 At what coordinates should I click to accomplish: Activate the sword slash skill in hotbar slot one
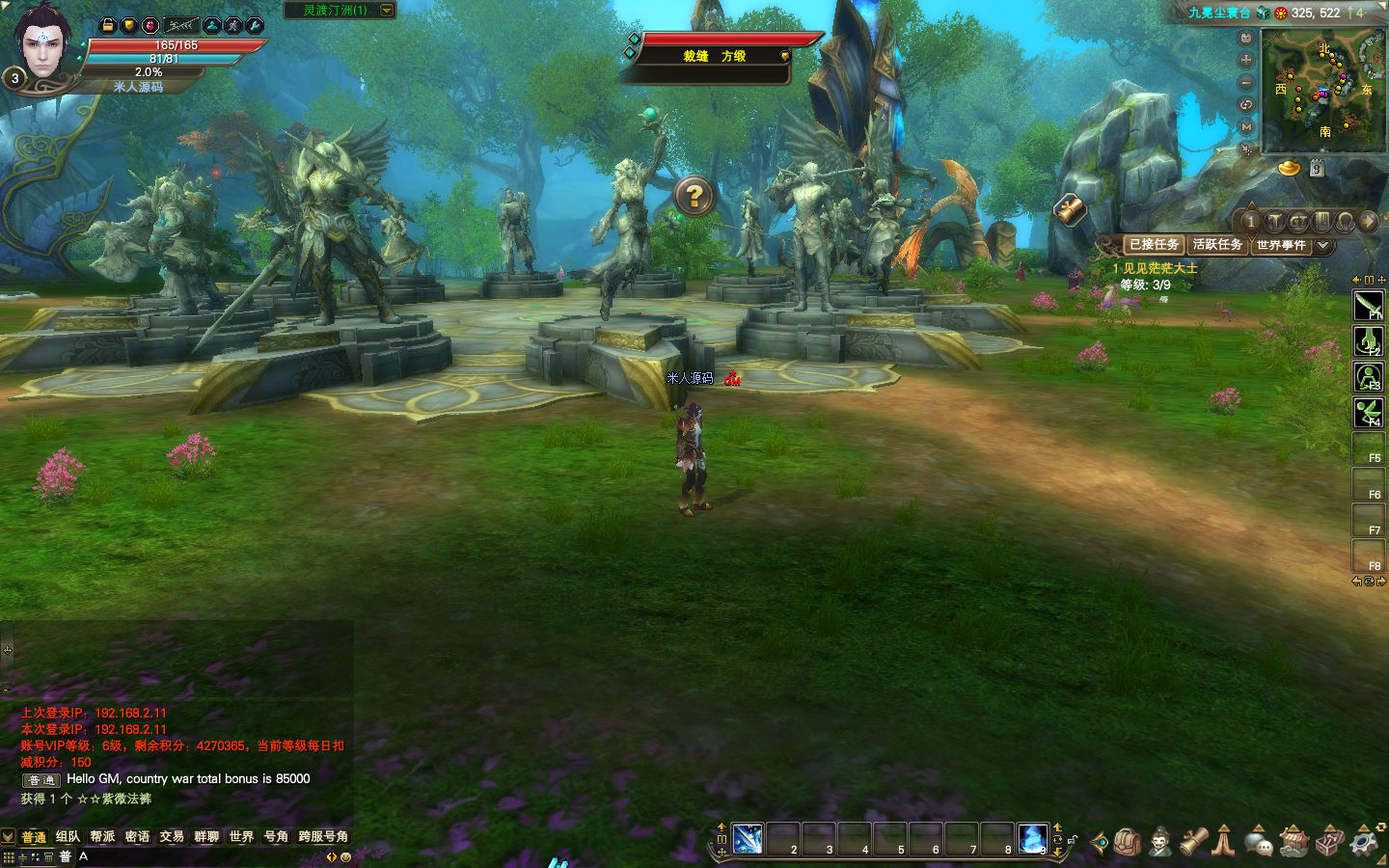pyautogui.click(x=748, y=838)
